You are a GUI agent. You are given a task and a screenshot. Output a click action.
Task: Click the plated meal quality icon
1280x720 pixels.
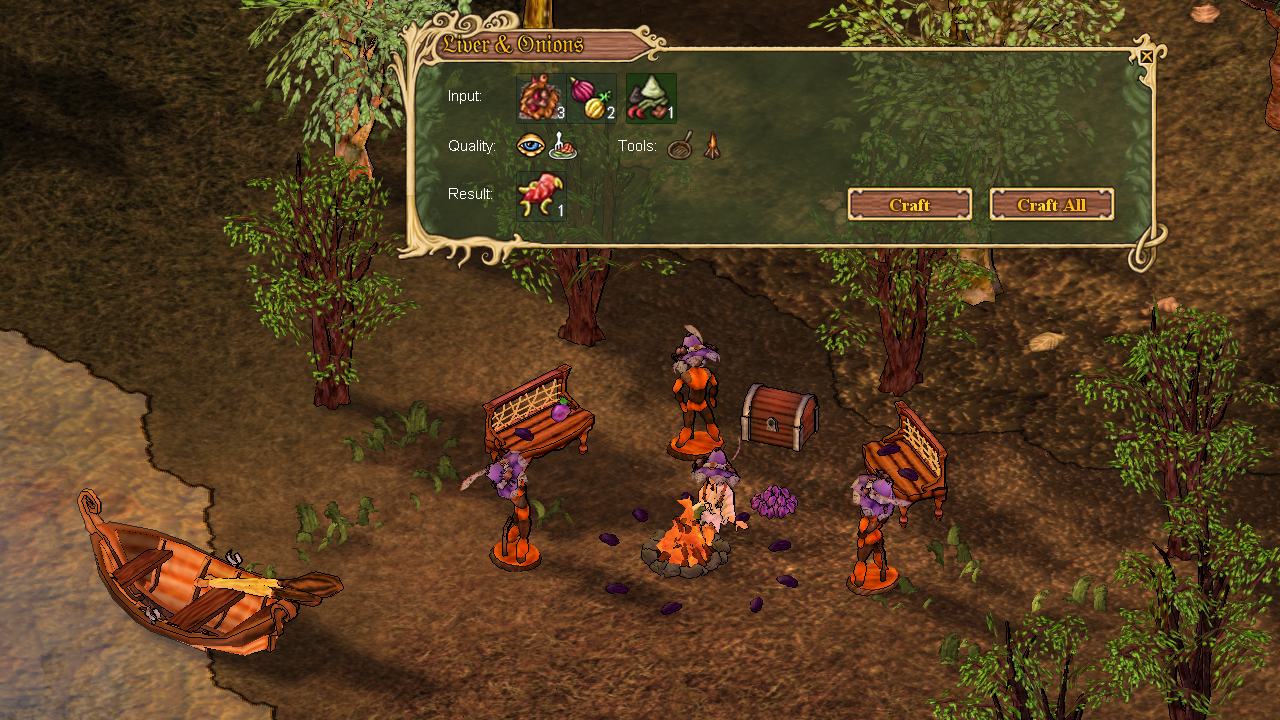(x=563, y=147)
